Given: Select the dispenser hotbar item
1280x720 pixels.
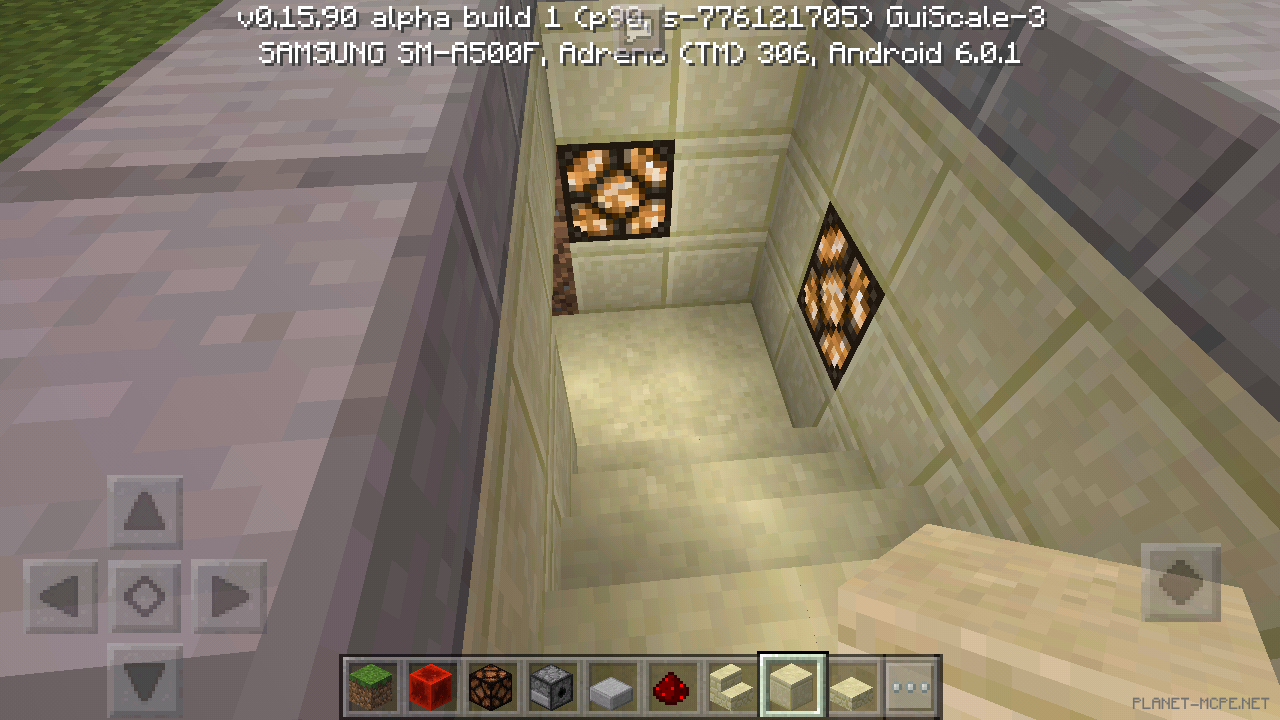Looking at the screenshot, I should tap(550, 686).
